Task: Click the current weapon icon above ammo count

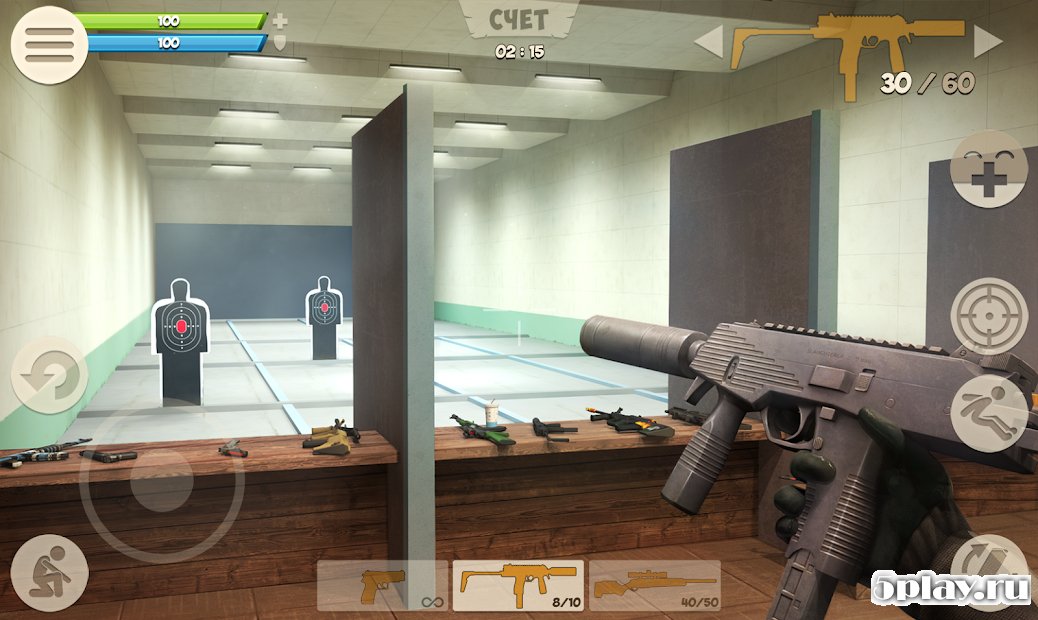Action: 848,45
